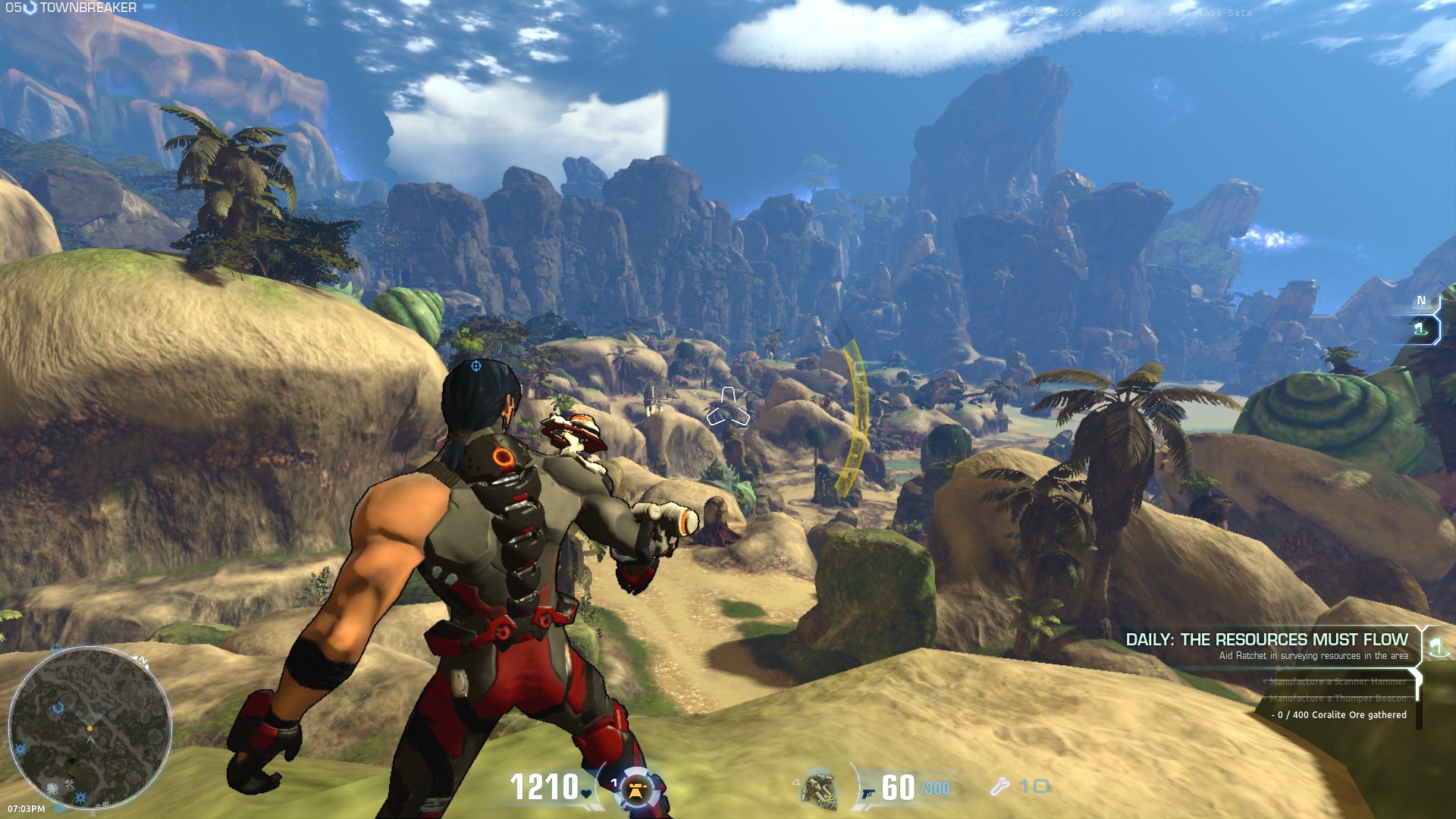Click the blue hexagon marker on the minimap
1456x819 pixels.
pyautogui.click(x=58, y=708)
